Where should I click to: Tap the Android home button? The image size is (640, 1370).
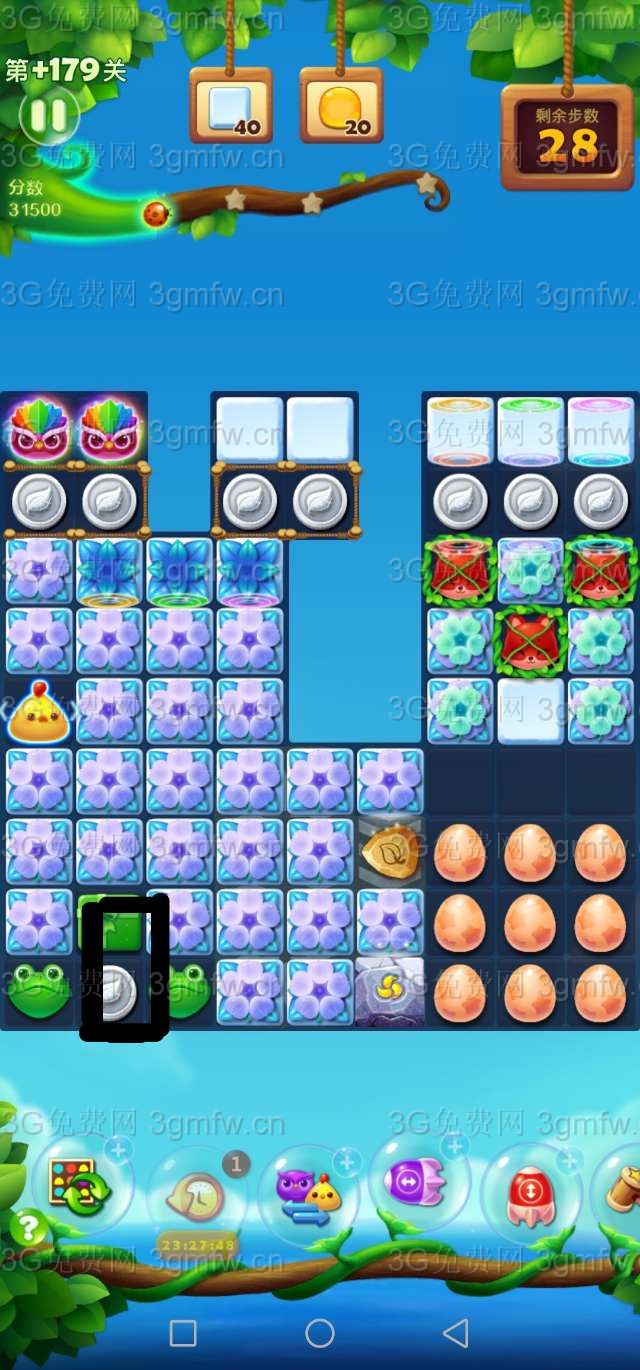click(x=320, y=1332)
